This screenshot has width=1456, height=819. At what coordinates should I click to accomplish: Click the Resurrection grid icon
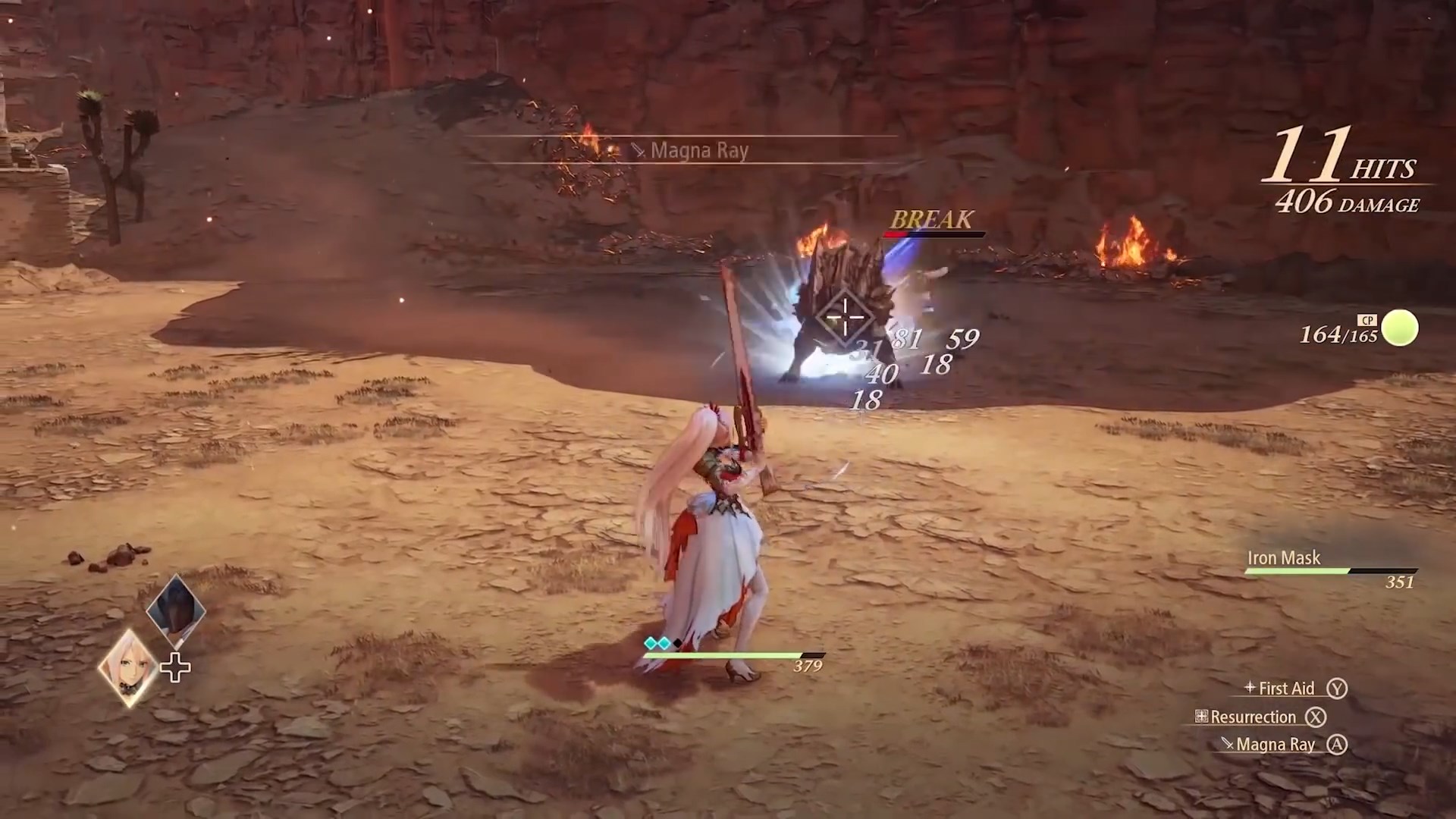tap(1200, 717)
